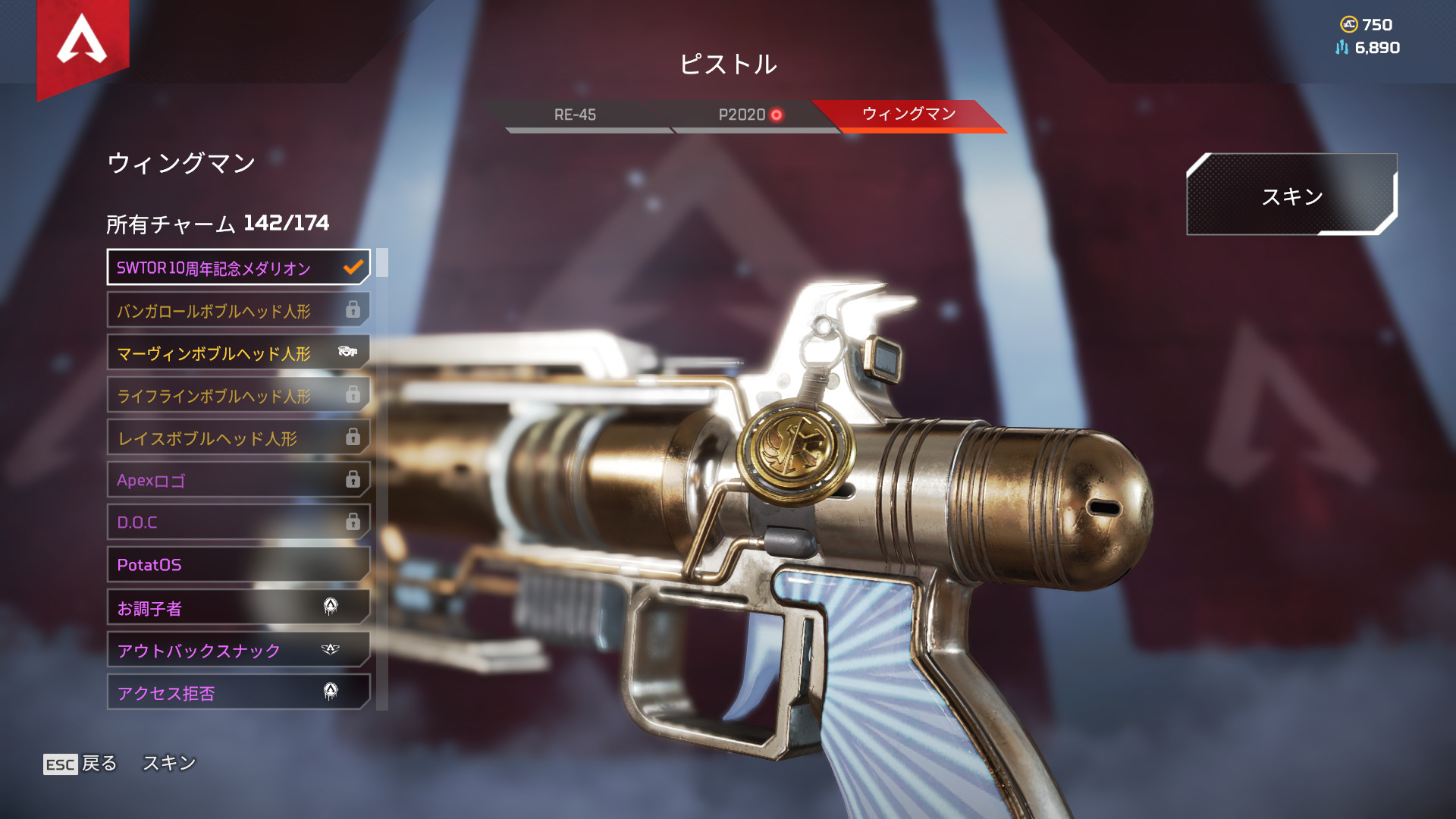Screen dimensions: 1456x819
Task: Choose the お調子者 charm
Action: 238,607
